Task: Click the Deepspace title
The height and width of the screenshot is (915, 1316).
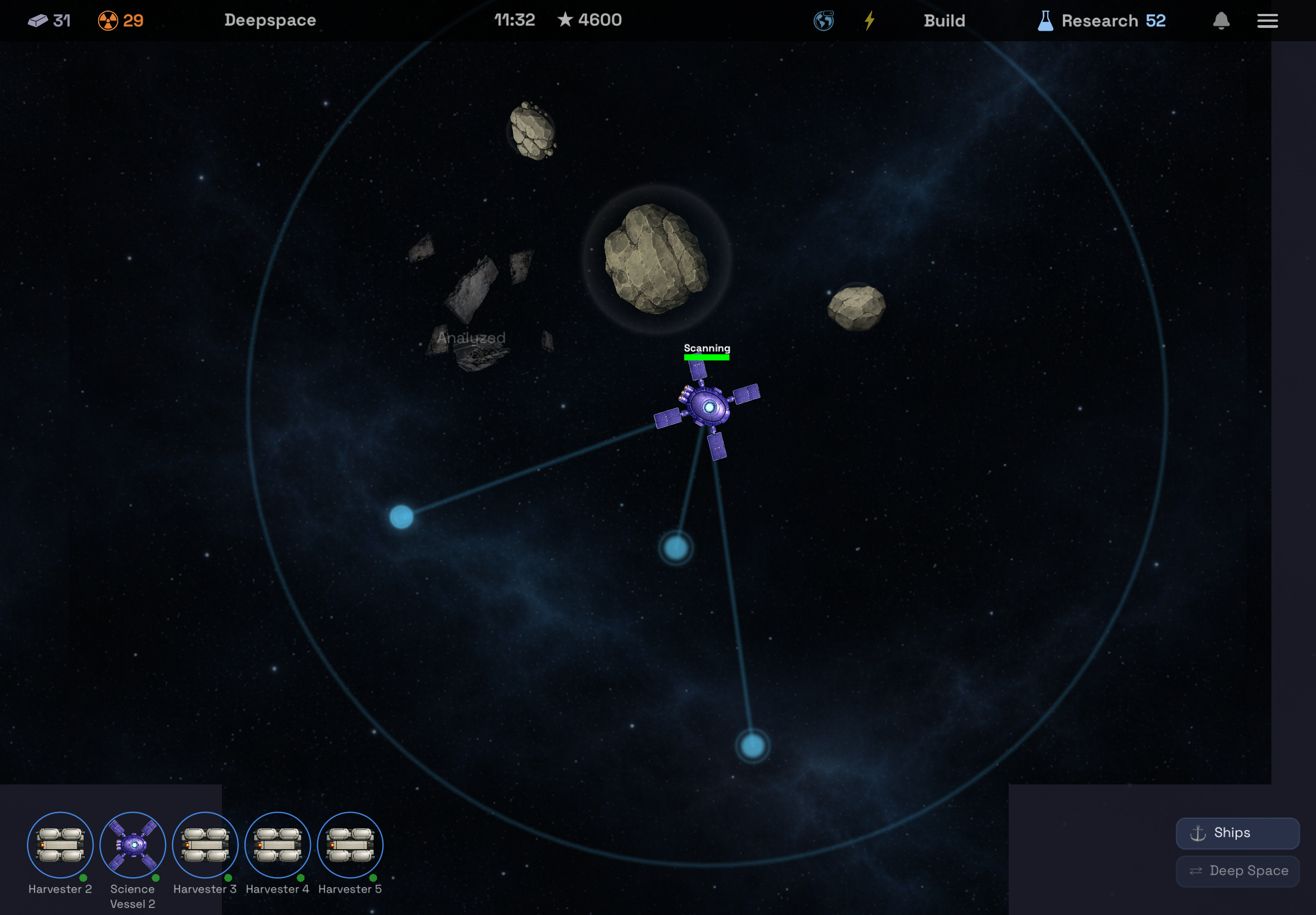Action: [270, 20]
